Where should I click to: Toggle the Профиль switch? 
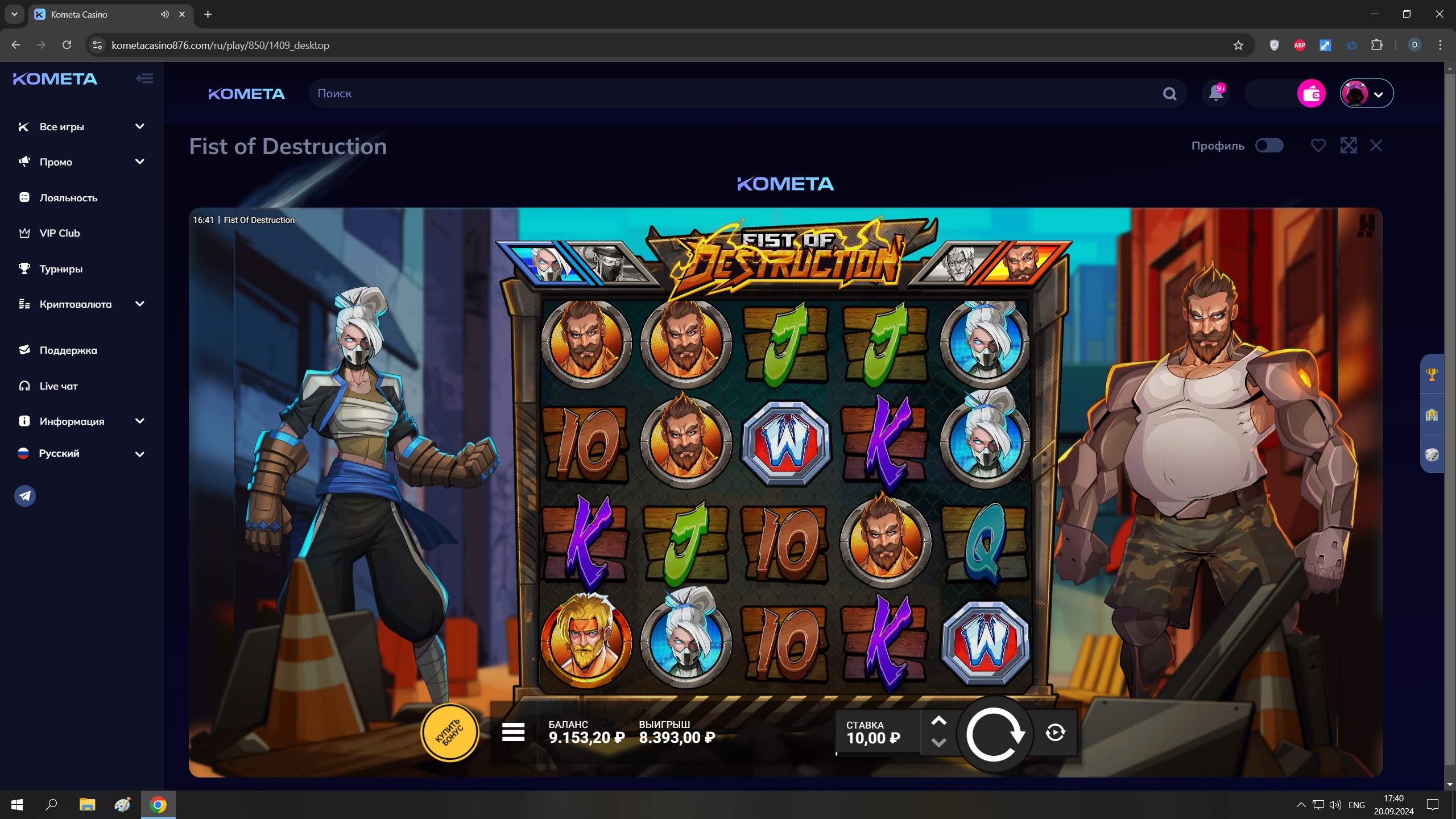coord(1269,146)
